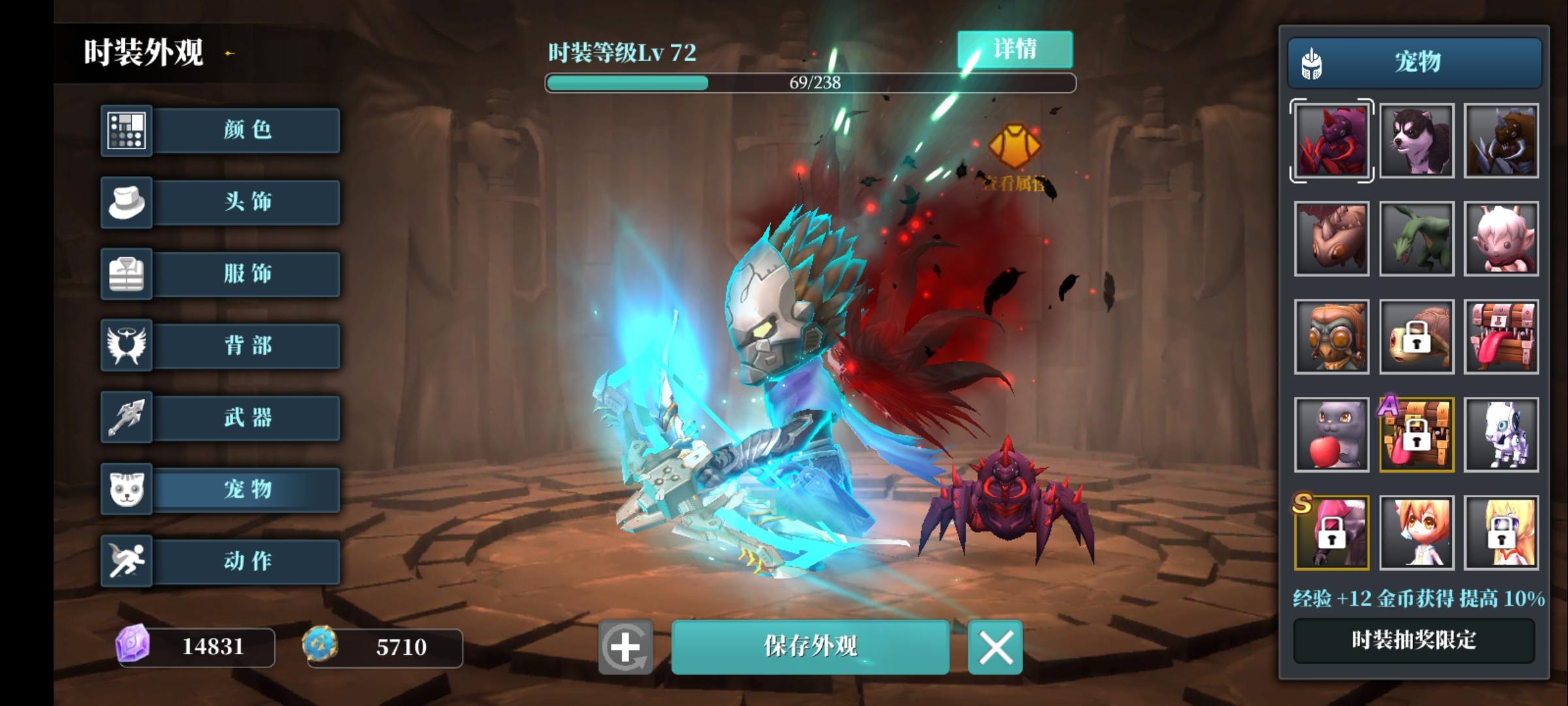Click the 服饰 clothing vest icon
Screen dimensions: 1568x706
[x=126, y=274]
